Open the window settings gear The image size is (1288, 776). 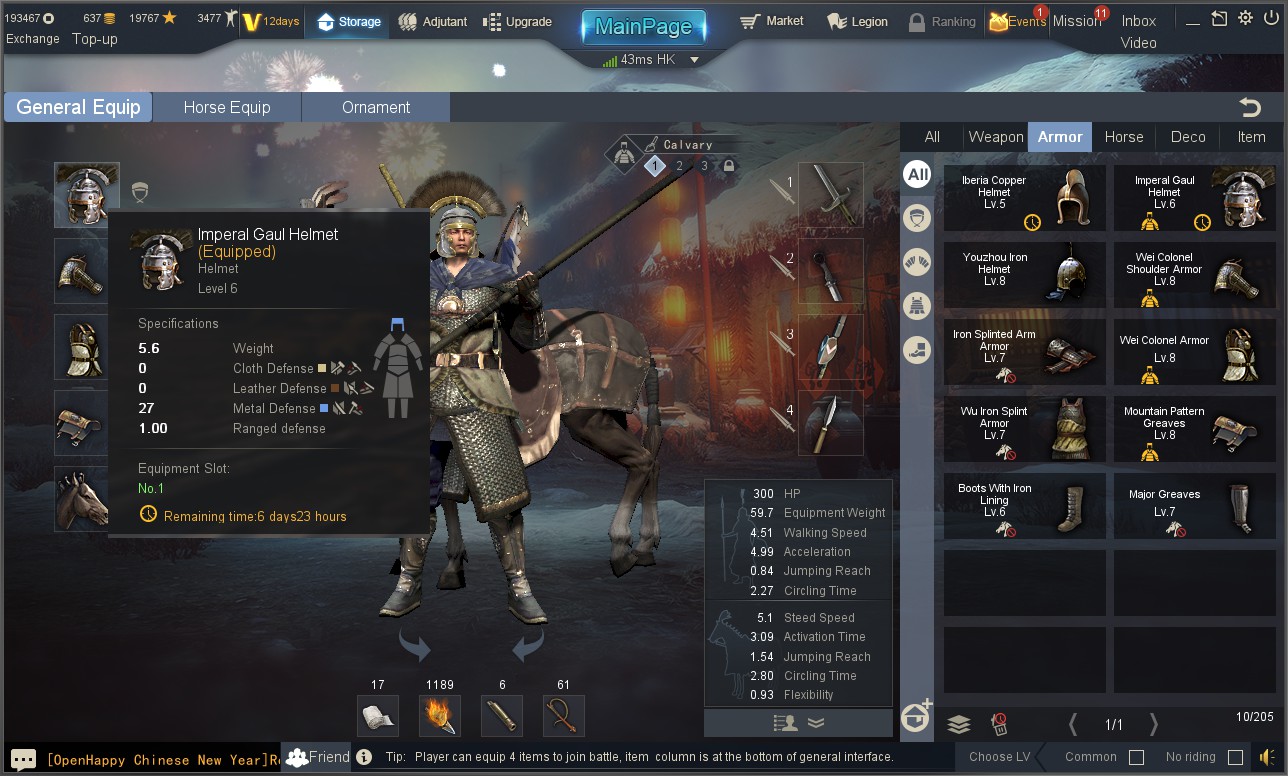(x=1245, y=18)
